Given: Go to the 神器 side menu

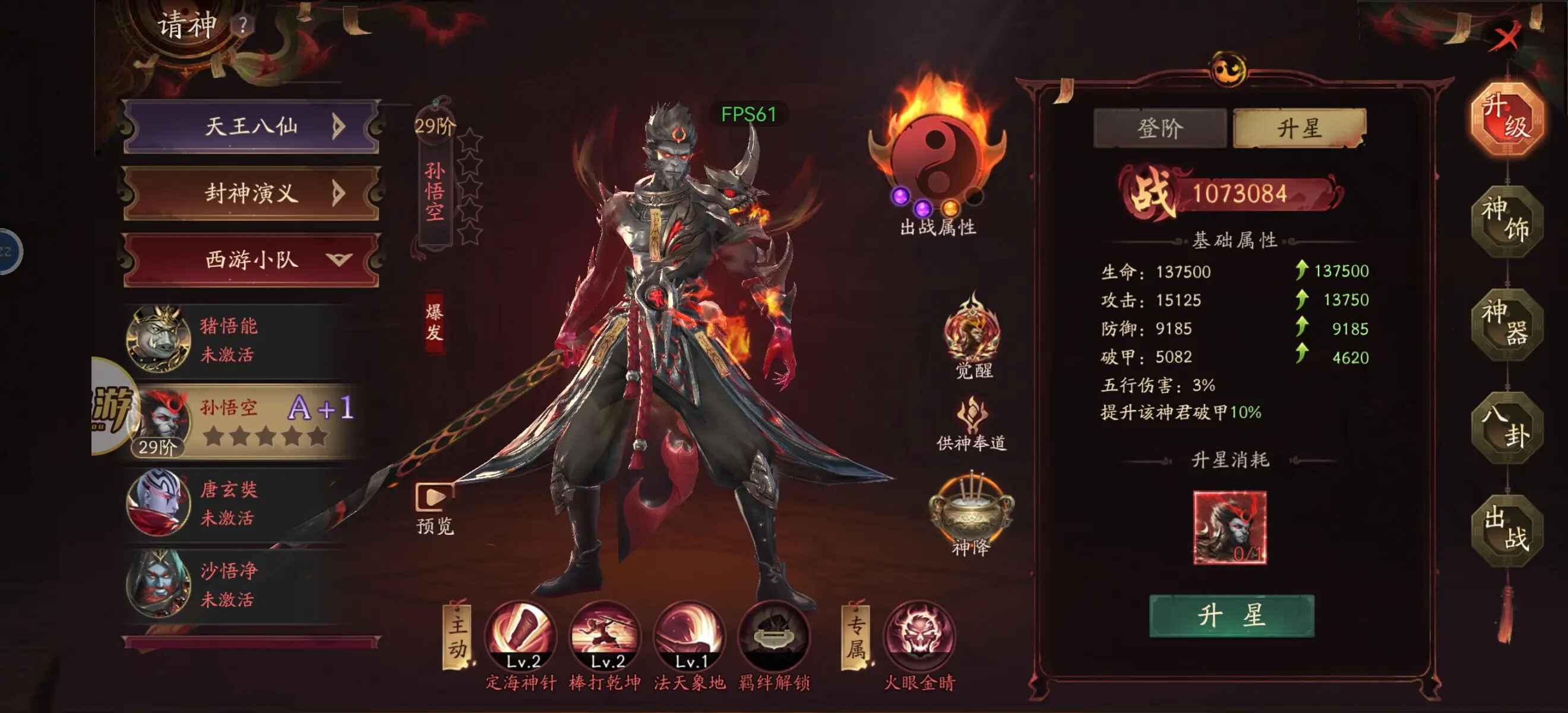Looking at the screenshot, I should (x=1506, y=323).
